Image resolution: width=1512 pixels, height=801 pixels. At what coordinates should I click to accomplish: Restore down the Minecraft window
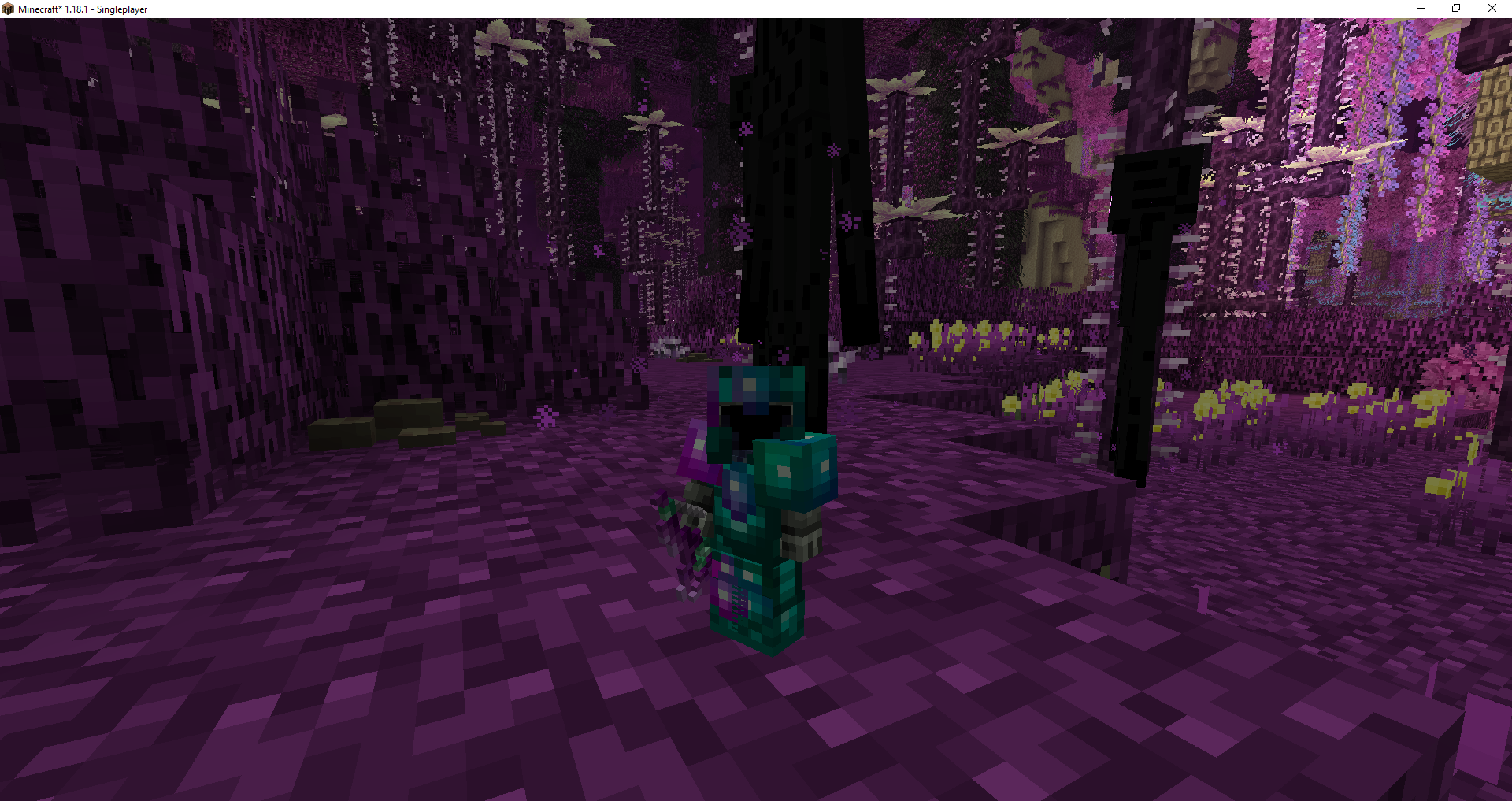[1455, 9]
